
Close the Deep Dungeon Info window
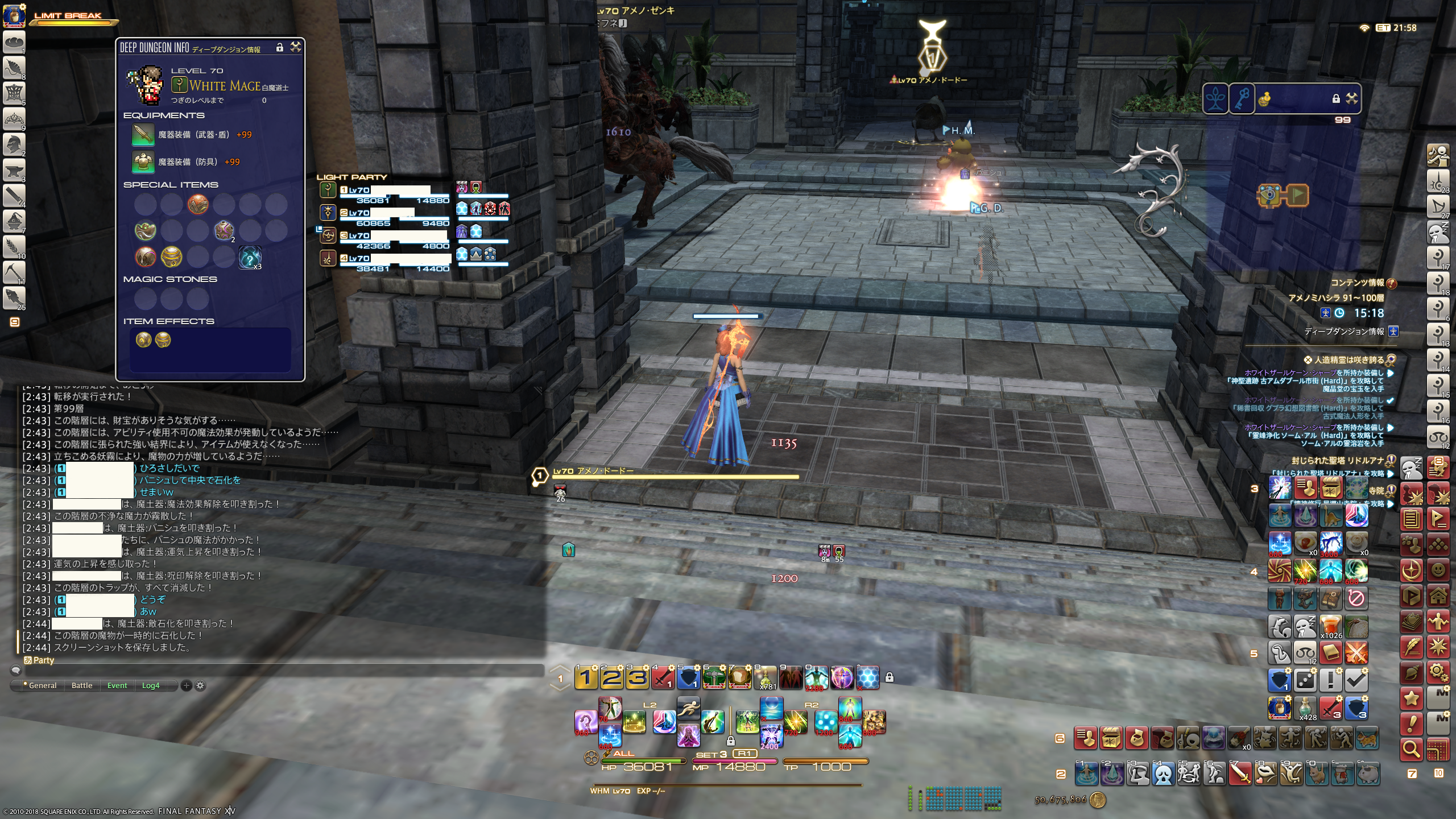(x=296, y=47)
